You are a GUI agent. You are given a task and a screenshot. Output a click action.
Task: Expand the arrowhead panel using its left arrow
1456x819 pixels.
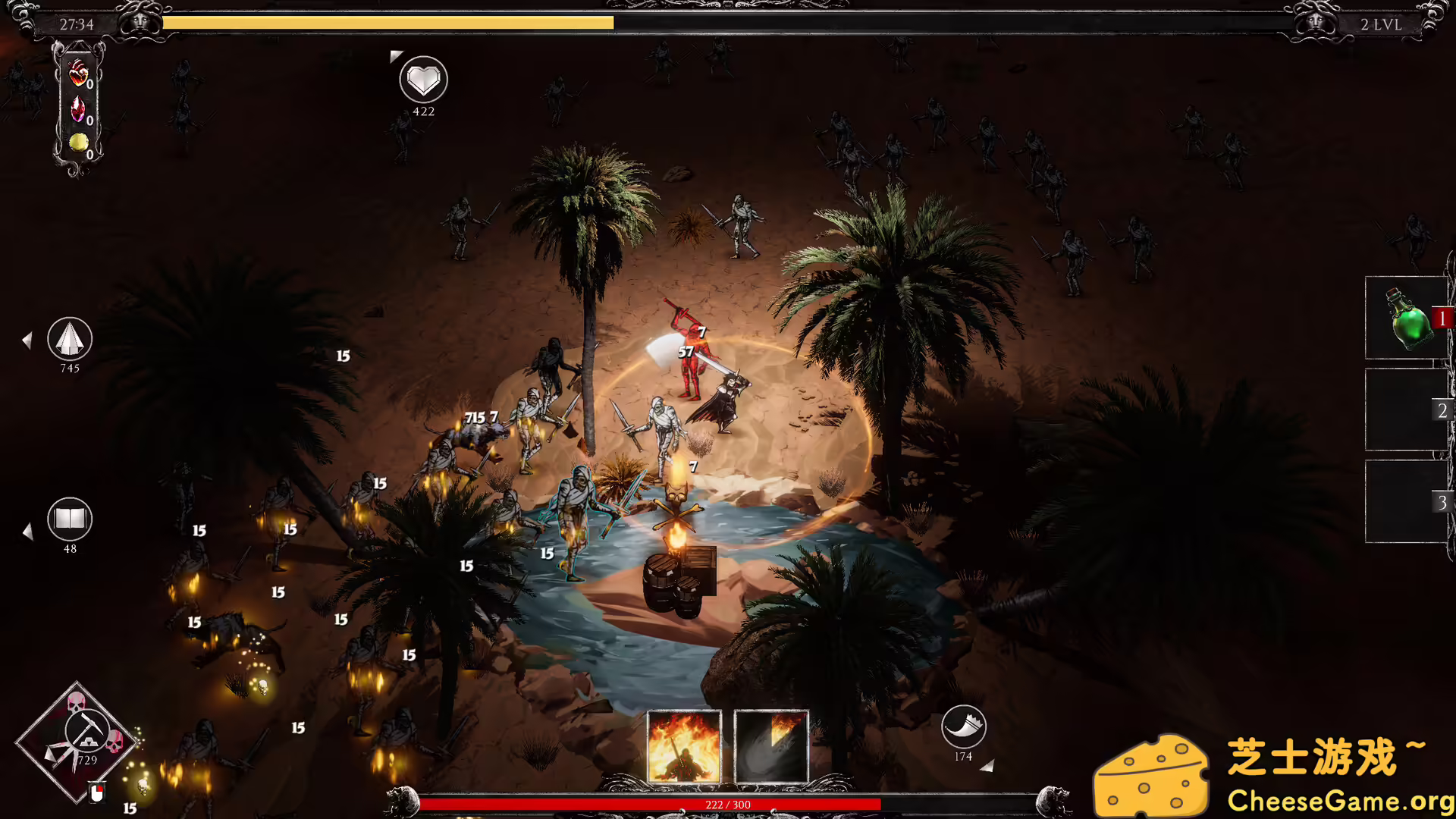[28, 340]
